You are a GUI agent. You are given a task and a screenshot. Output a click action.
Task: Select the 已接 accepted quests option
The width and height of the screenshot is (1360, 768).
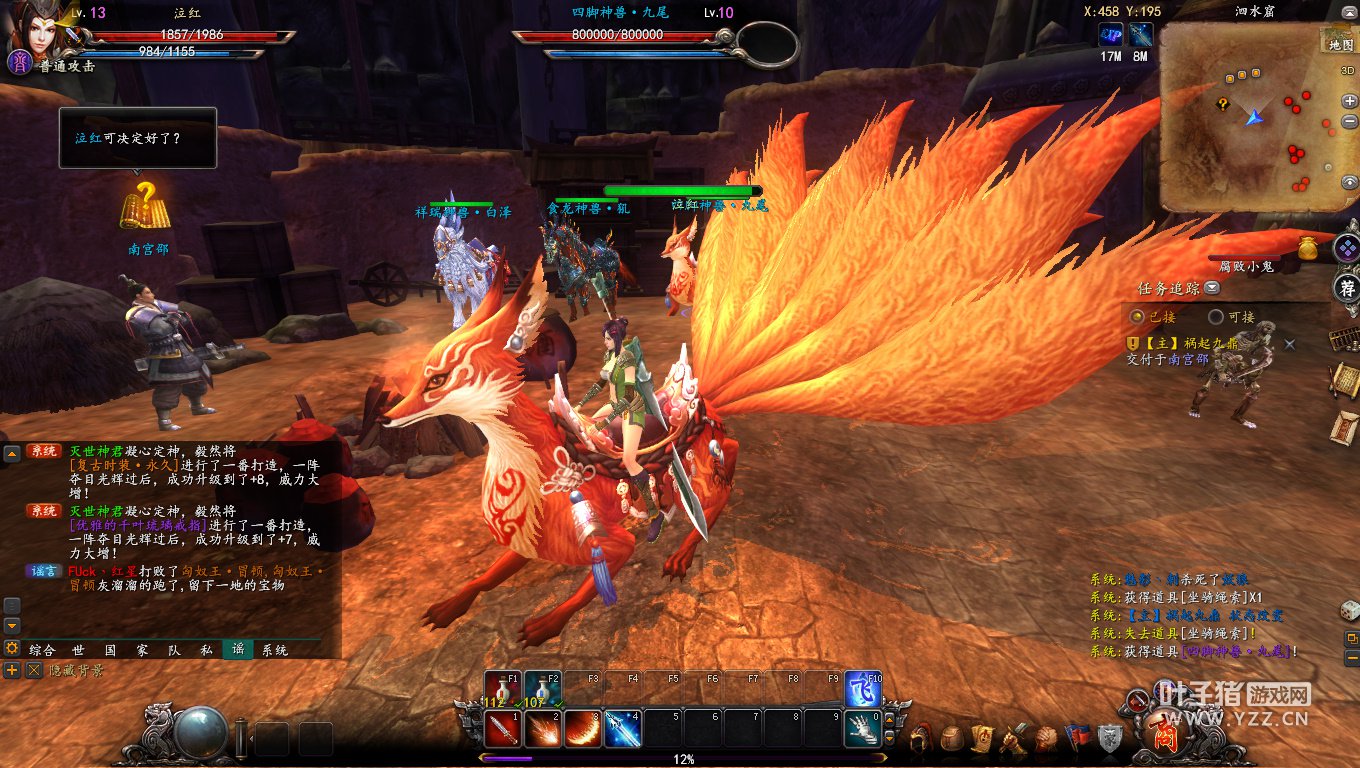coord(1137,317)
